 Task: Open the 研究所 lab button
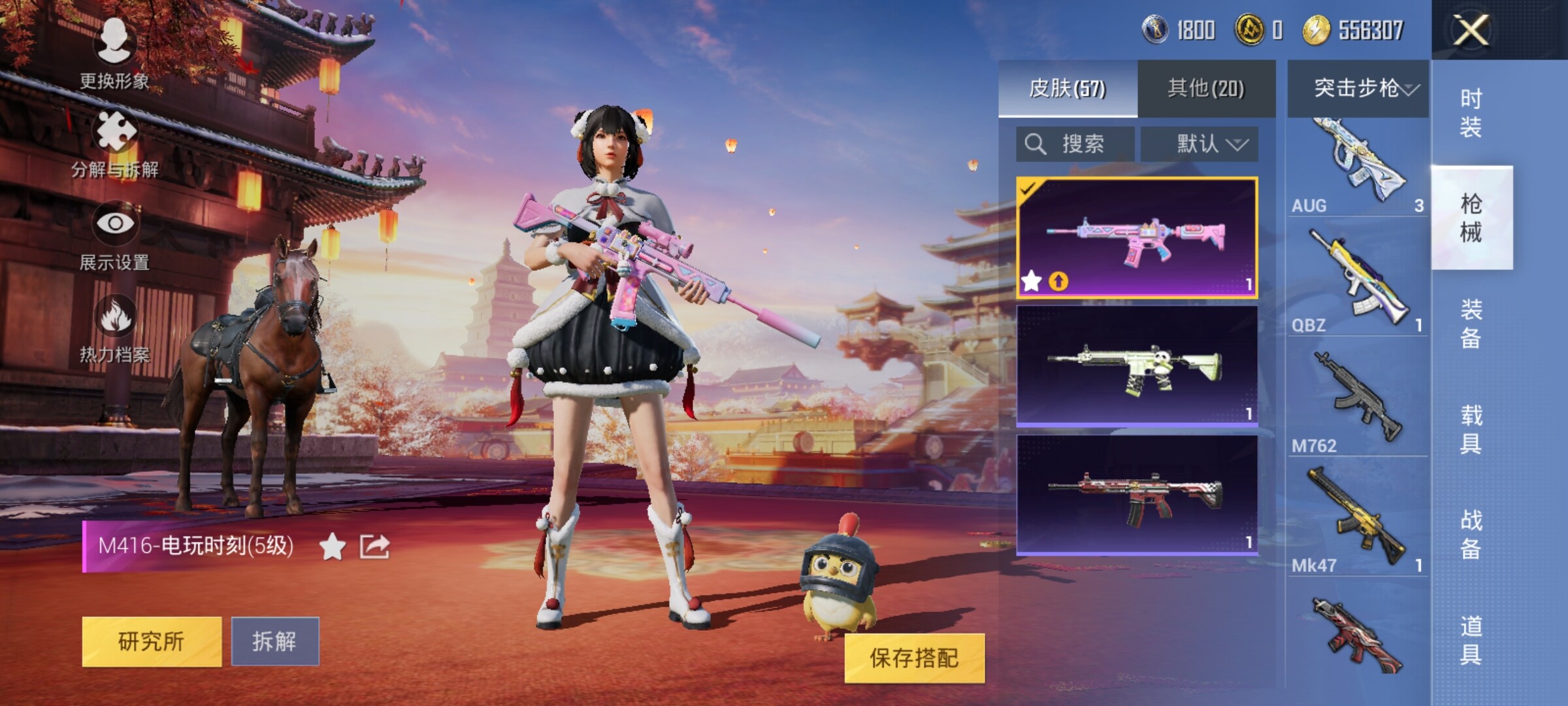click(152, 641)
